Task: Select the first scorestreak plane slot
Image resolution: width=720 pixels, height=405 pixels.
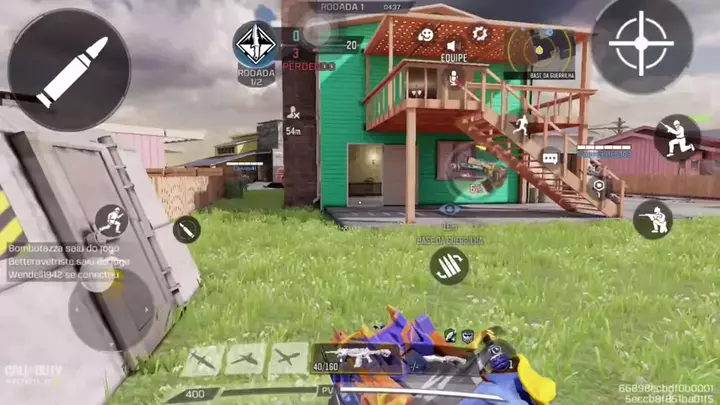Action: (x=201, y=359)
